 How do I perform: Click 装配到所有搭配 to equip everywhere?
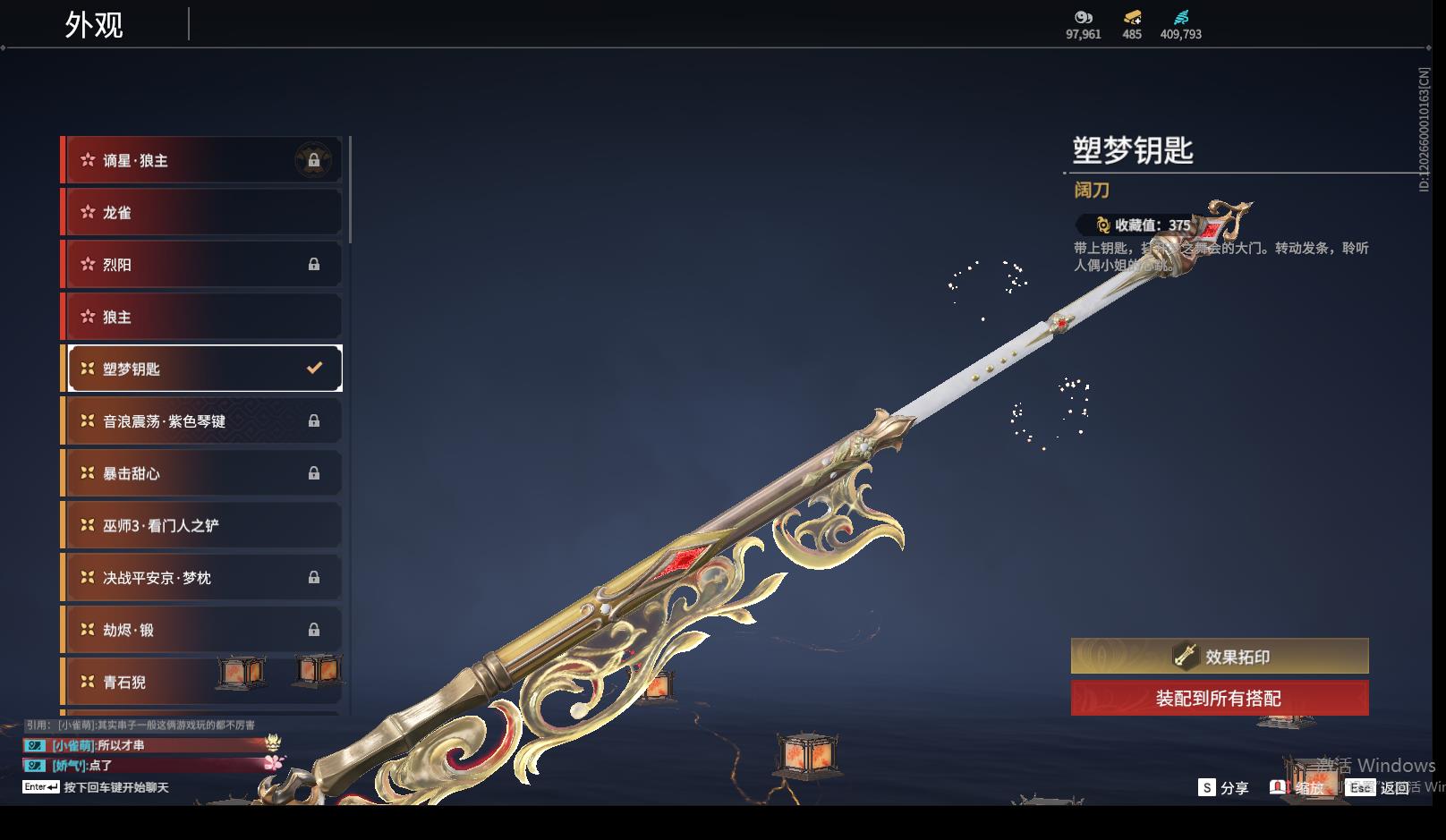tap(1220, 699)
